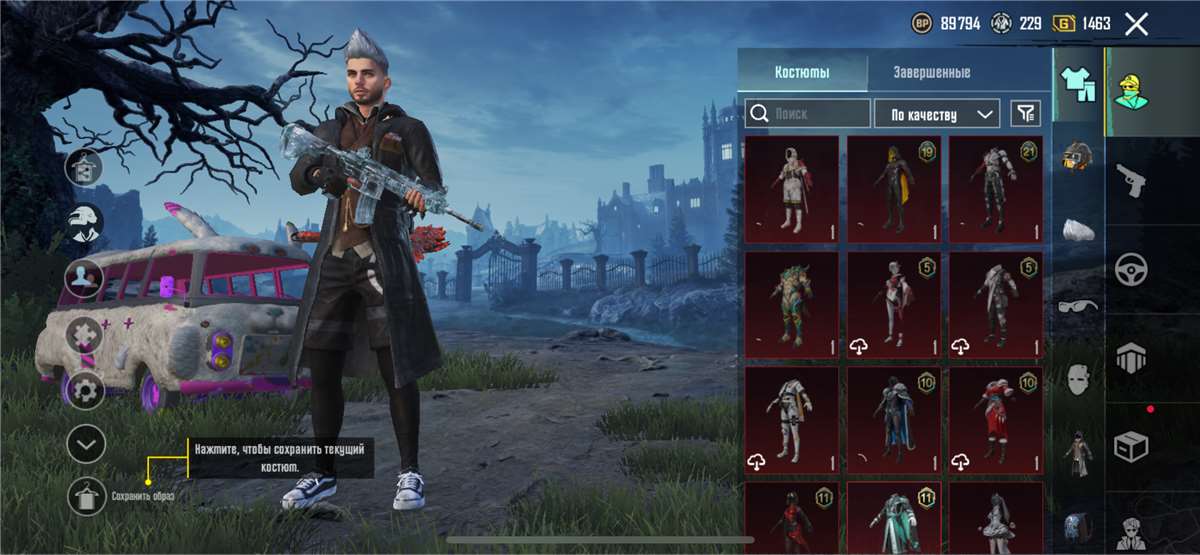Open the filter options button
Image resolution: width=1200 pixels, height=555 pixels.
pyautogui.click(x=1025, y=114)
